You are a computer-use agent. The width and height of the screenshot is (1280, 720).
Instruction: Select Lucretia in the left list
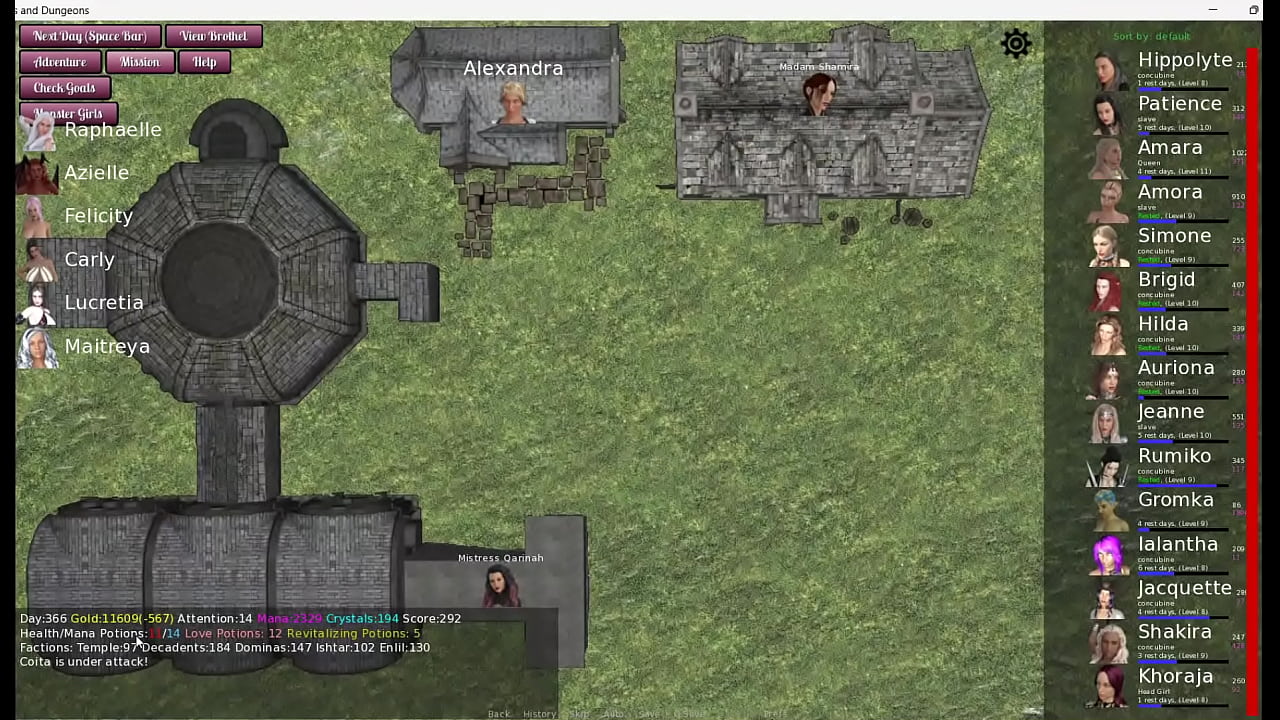click(103, 303)
